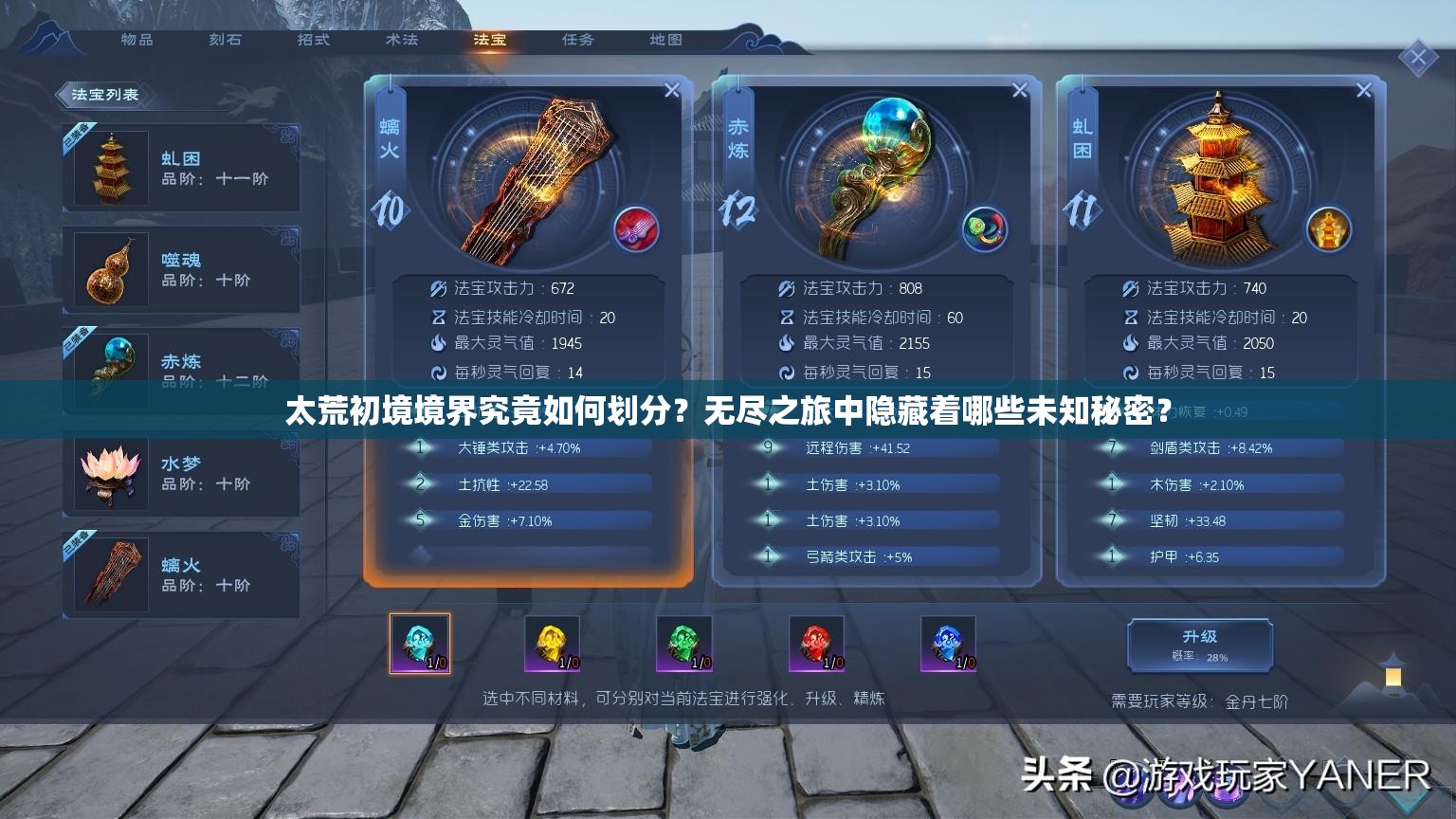This screenshot has width=1456, height=819.
Task: Click the recovery cycle icon next to 每秒灵气回复
Action: [439, 373]
